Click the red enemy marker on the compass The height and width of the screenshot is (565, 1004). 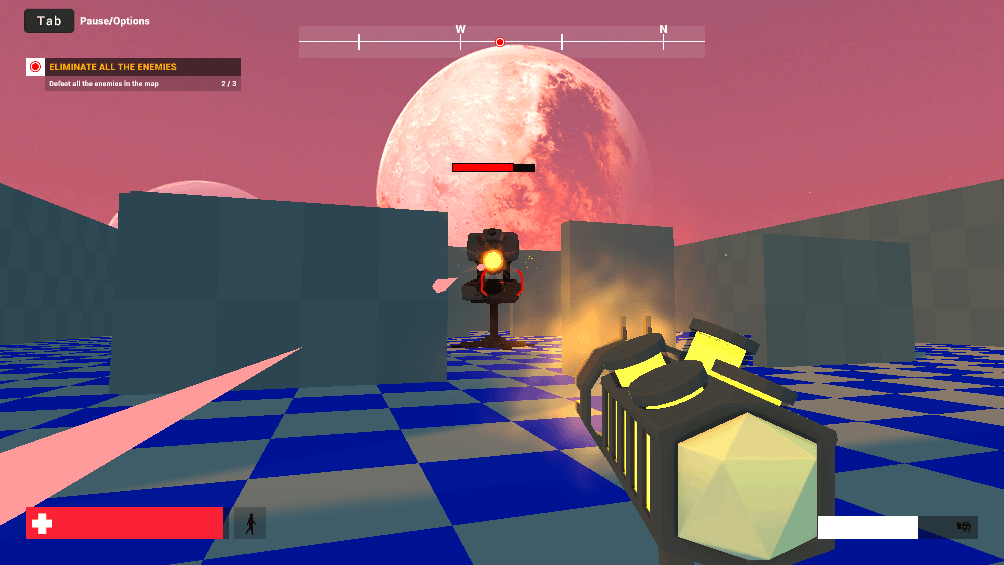pyautogui.click(x=500, y=42)
